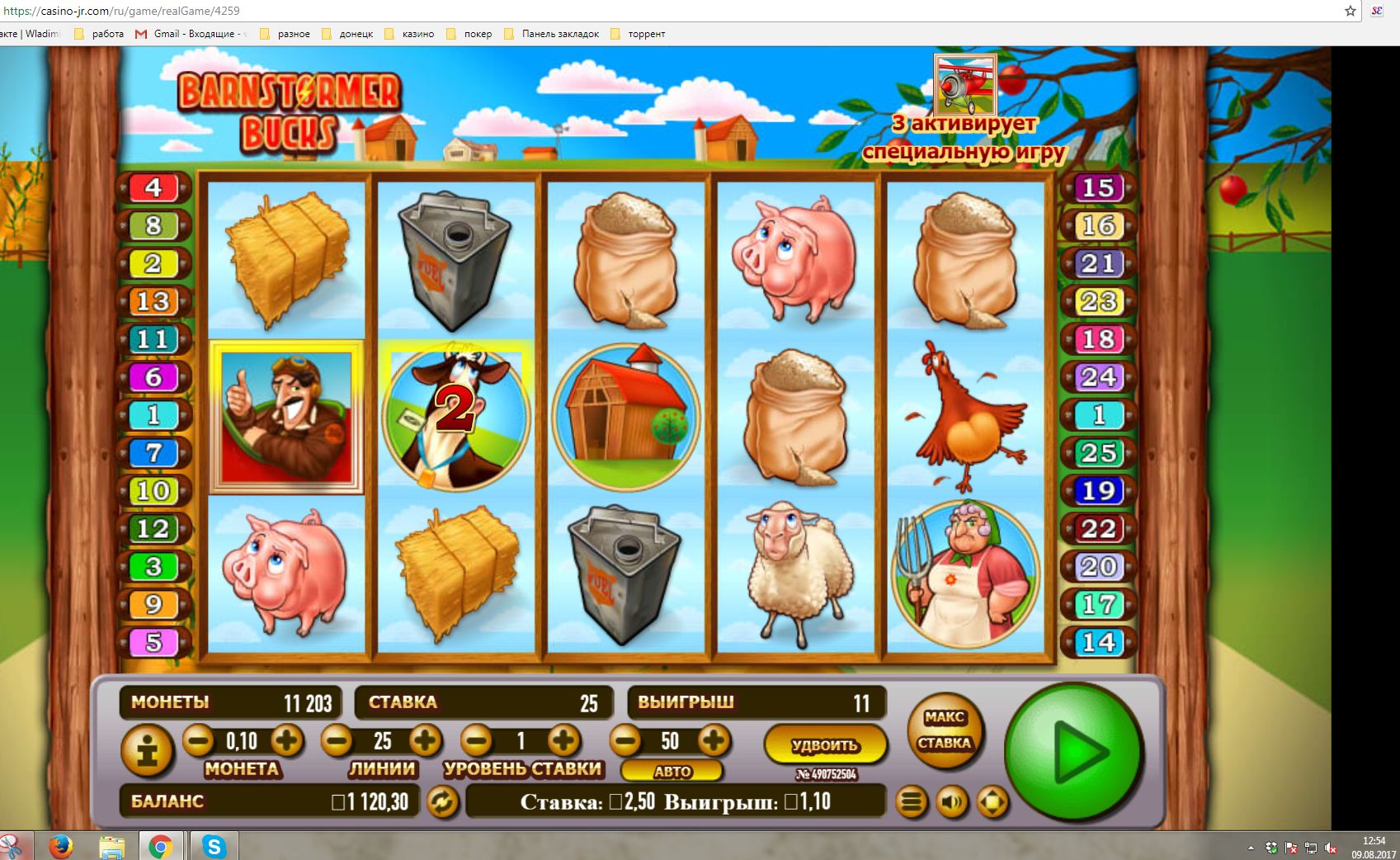Switch to fullscreen with the arrows icon
The image size is (1400, 860).
[x=992, y=801]
